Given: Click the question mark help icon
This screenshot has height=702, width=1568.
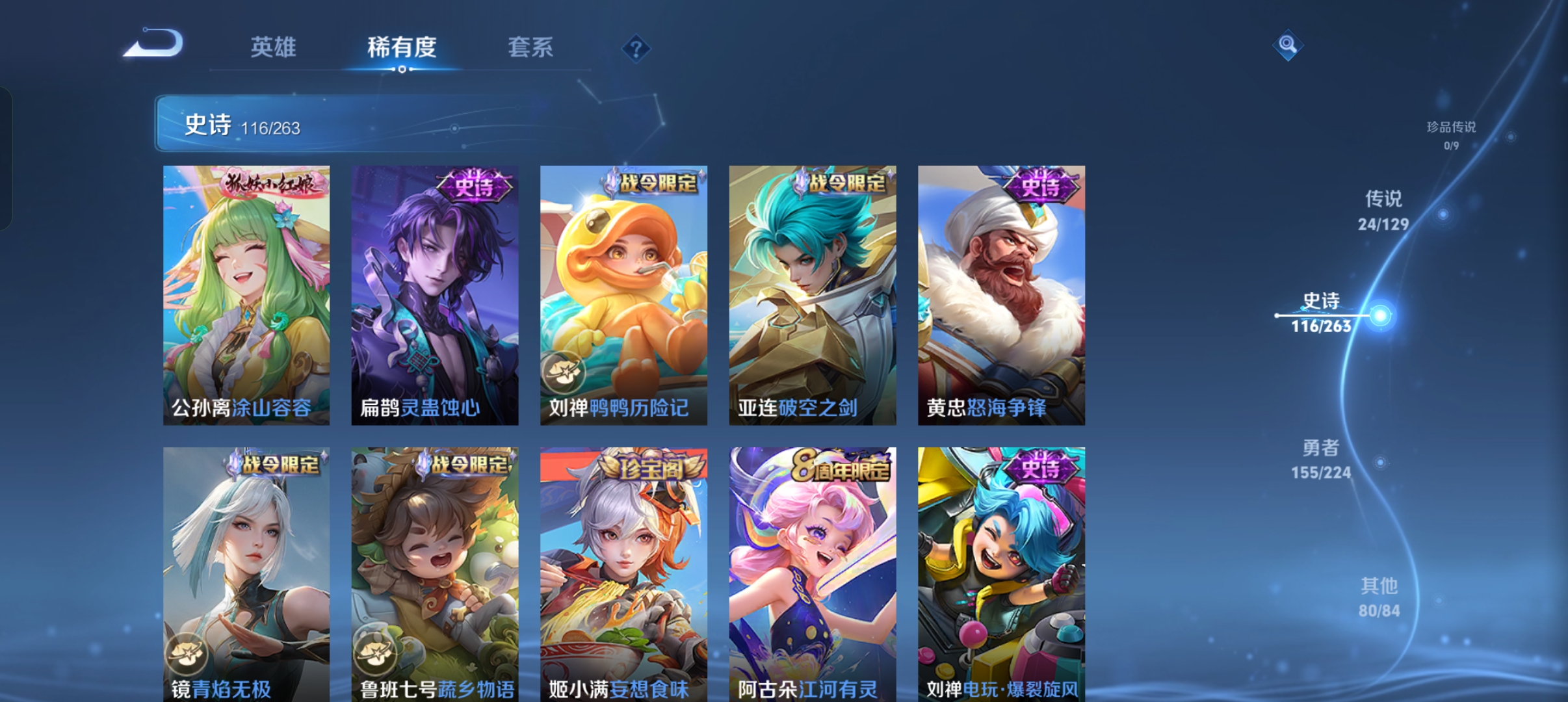Looking at the screenshot, I should (x=636, y=48).
